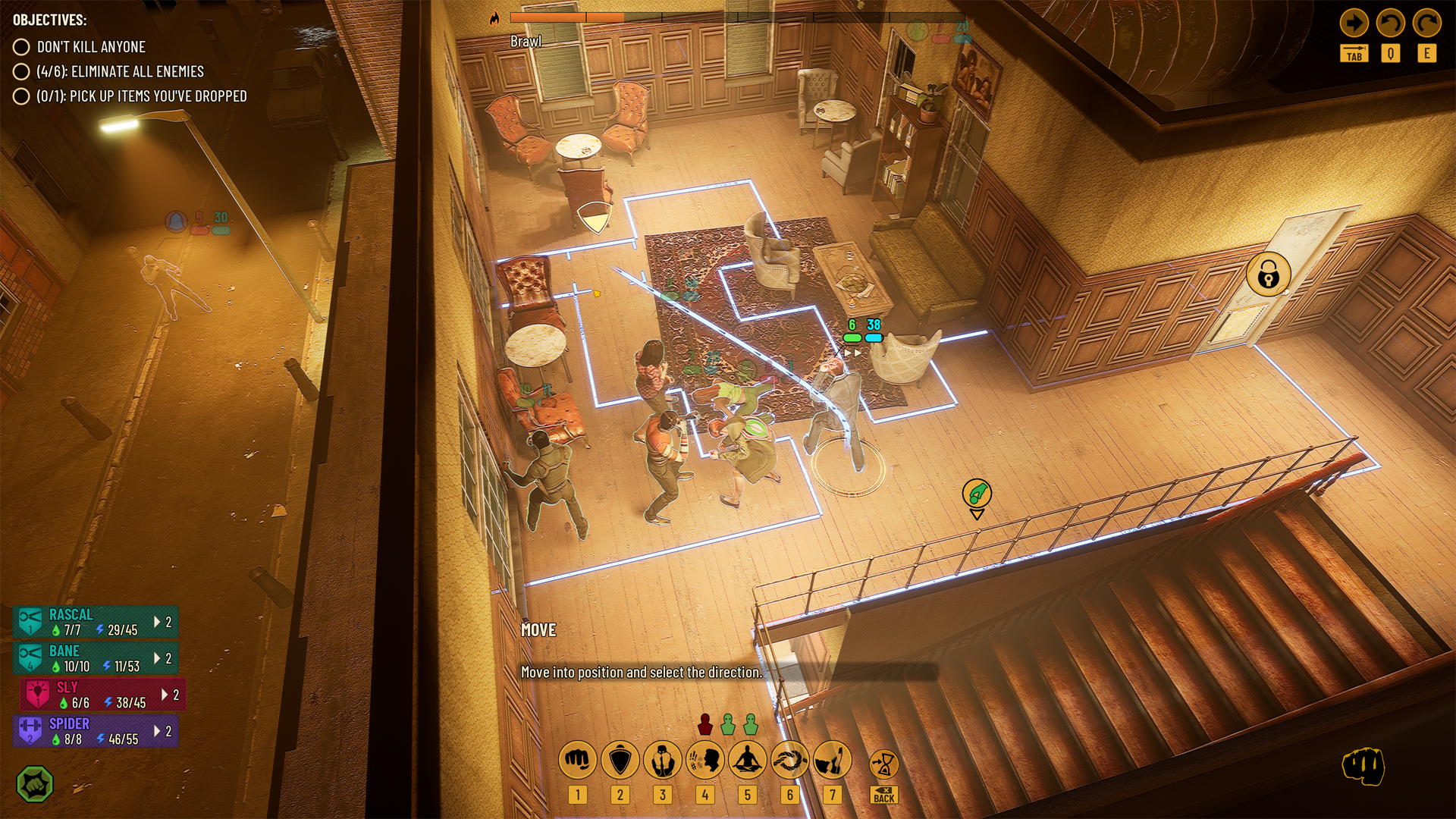Screen dimensions: 1456x819
Task: Open the yellow fist icon in corner
Action: tap(1363, 766)
